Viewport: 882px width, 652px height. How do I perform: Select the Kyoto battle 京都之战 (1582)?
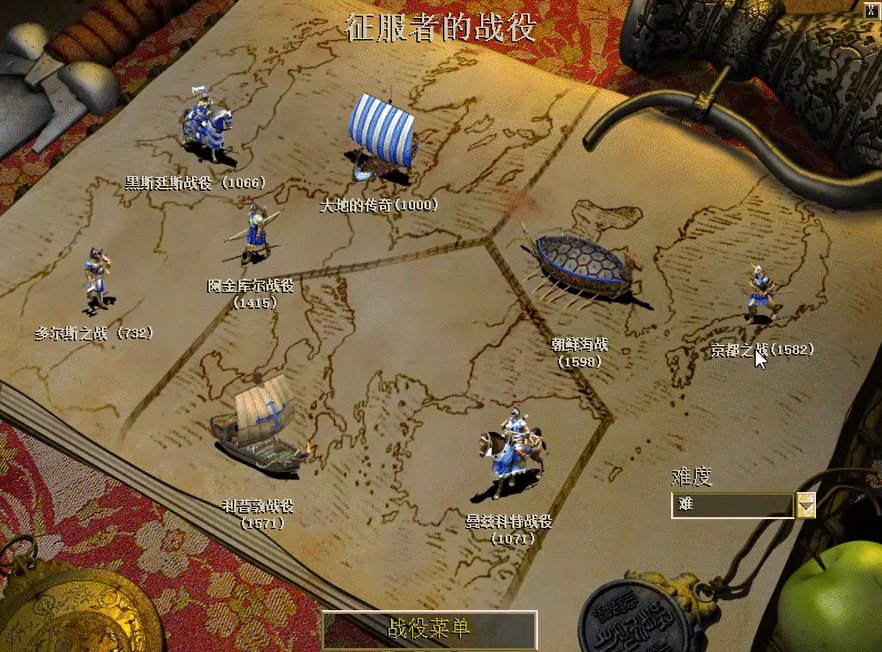pos(762,291)
